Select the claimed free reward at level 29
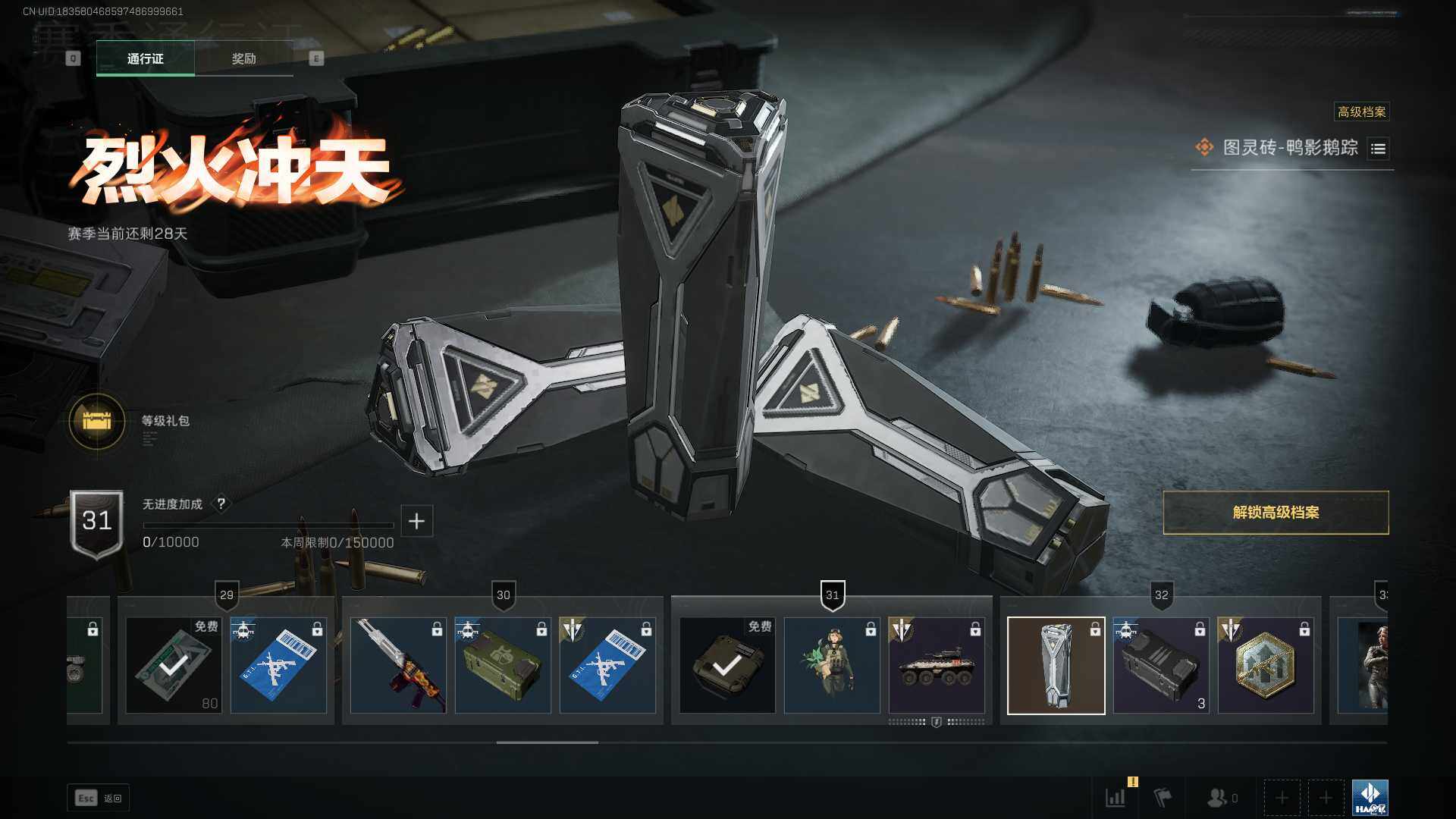 tap(174, 665)
